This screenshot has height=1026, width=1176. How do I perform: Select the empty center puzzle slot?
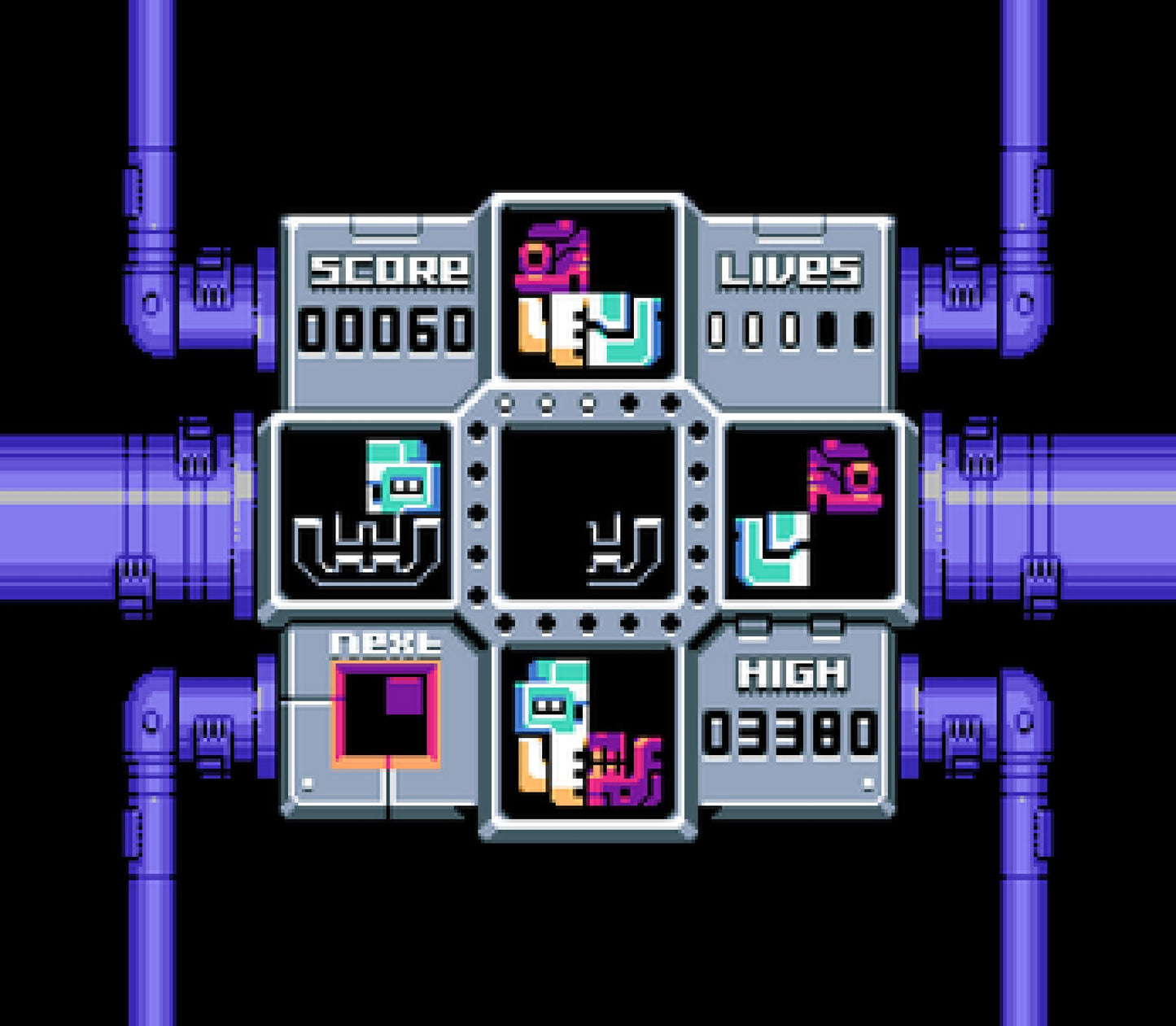coord(588,513)
